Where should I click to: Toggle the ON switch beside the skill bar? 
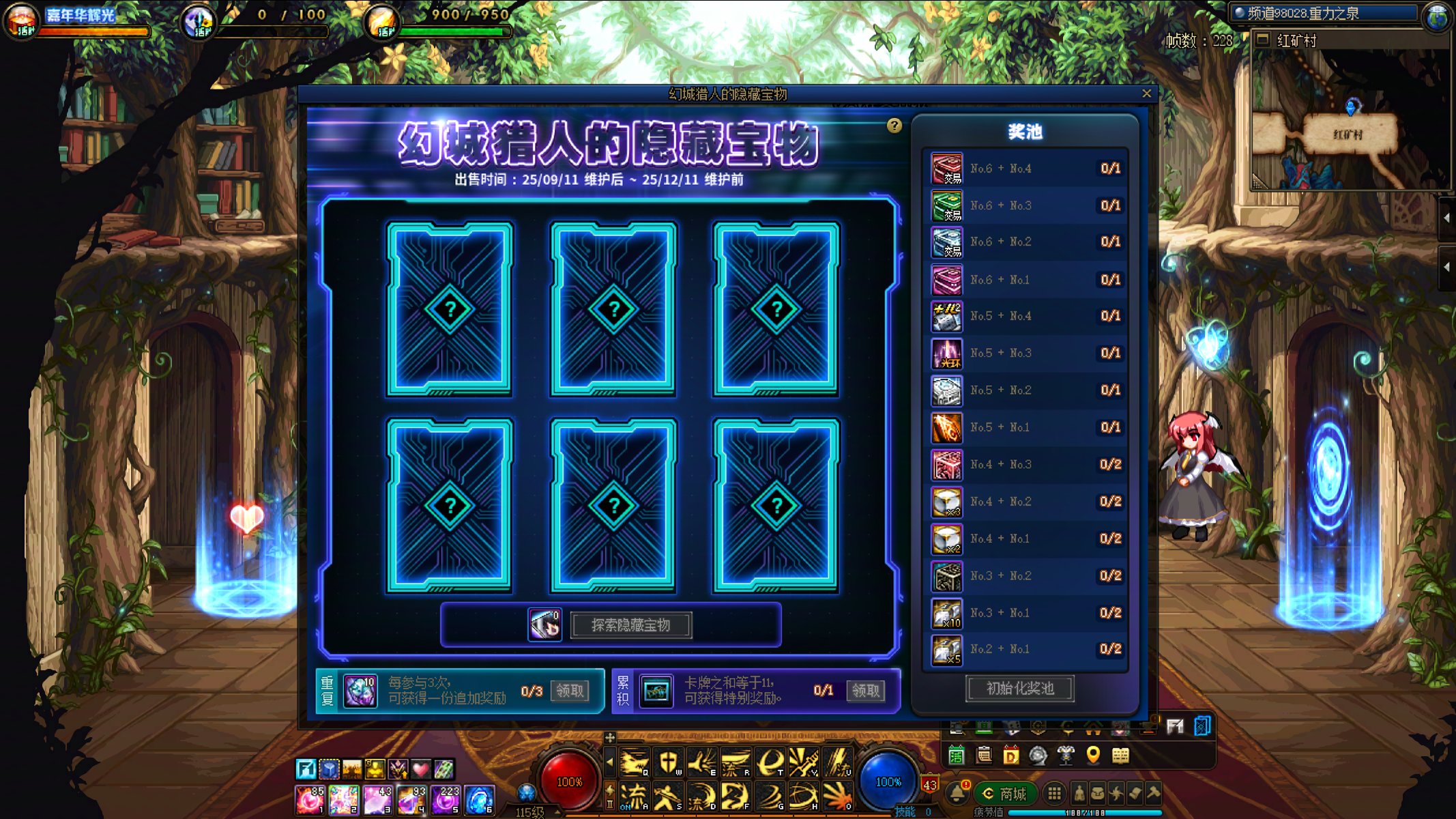[x=626, y=807]
